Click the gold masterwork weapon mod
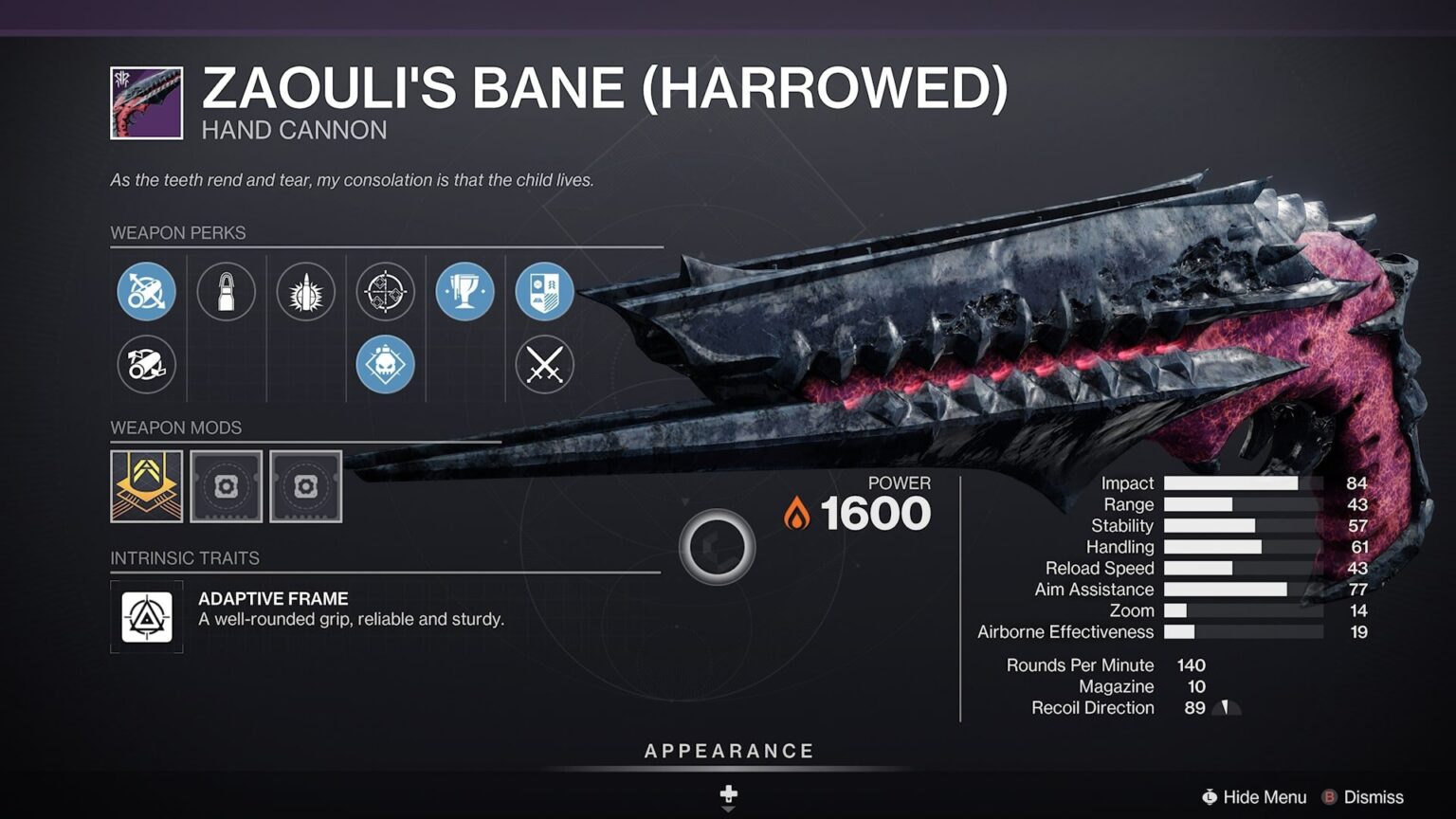Viewport: 1456px width, 819px height. coord(147,486)
